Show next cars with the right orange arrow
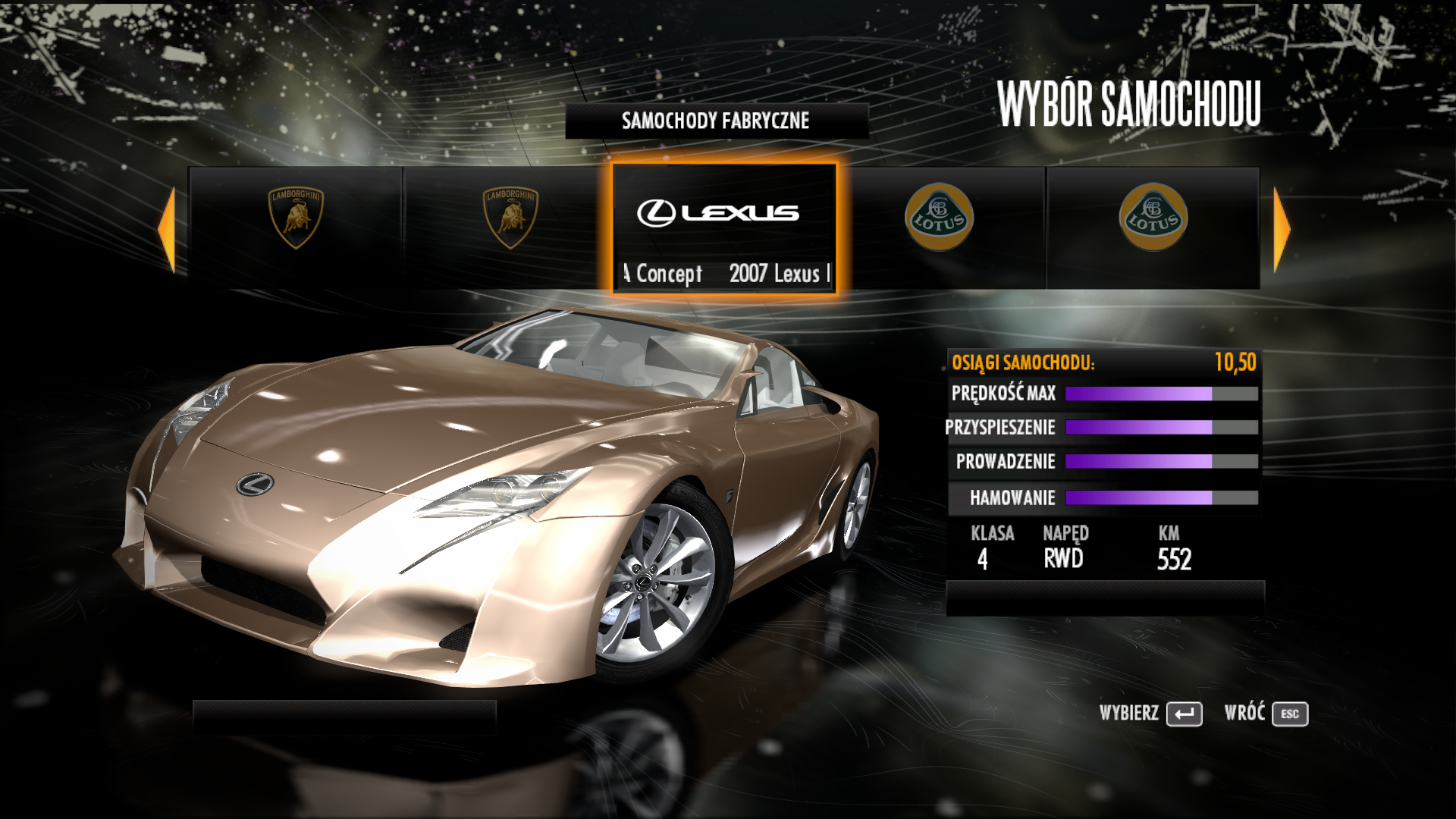 point(1282,229)
